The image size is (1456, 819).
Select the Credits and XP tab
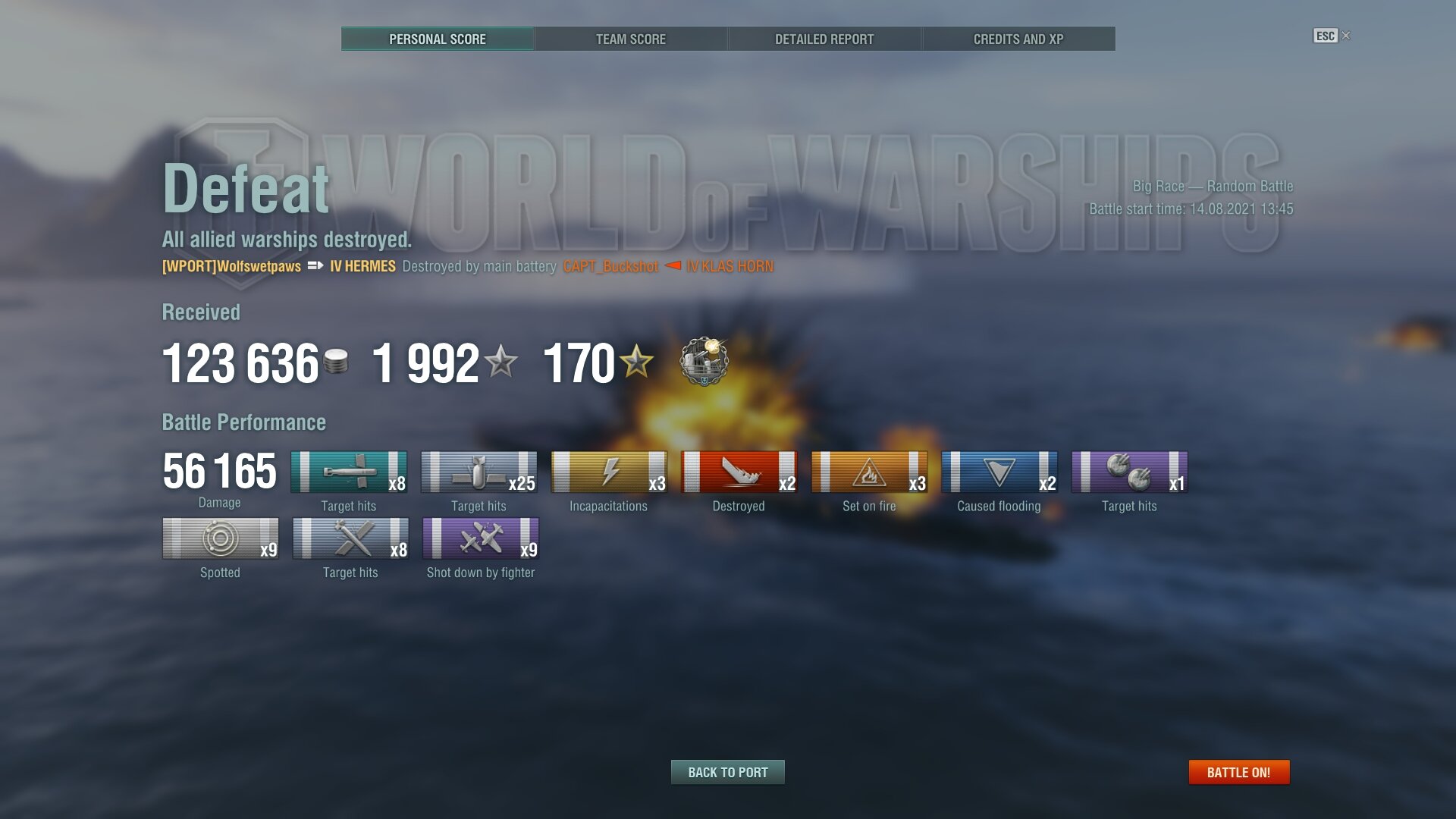[x=1018, y=39]
